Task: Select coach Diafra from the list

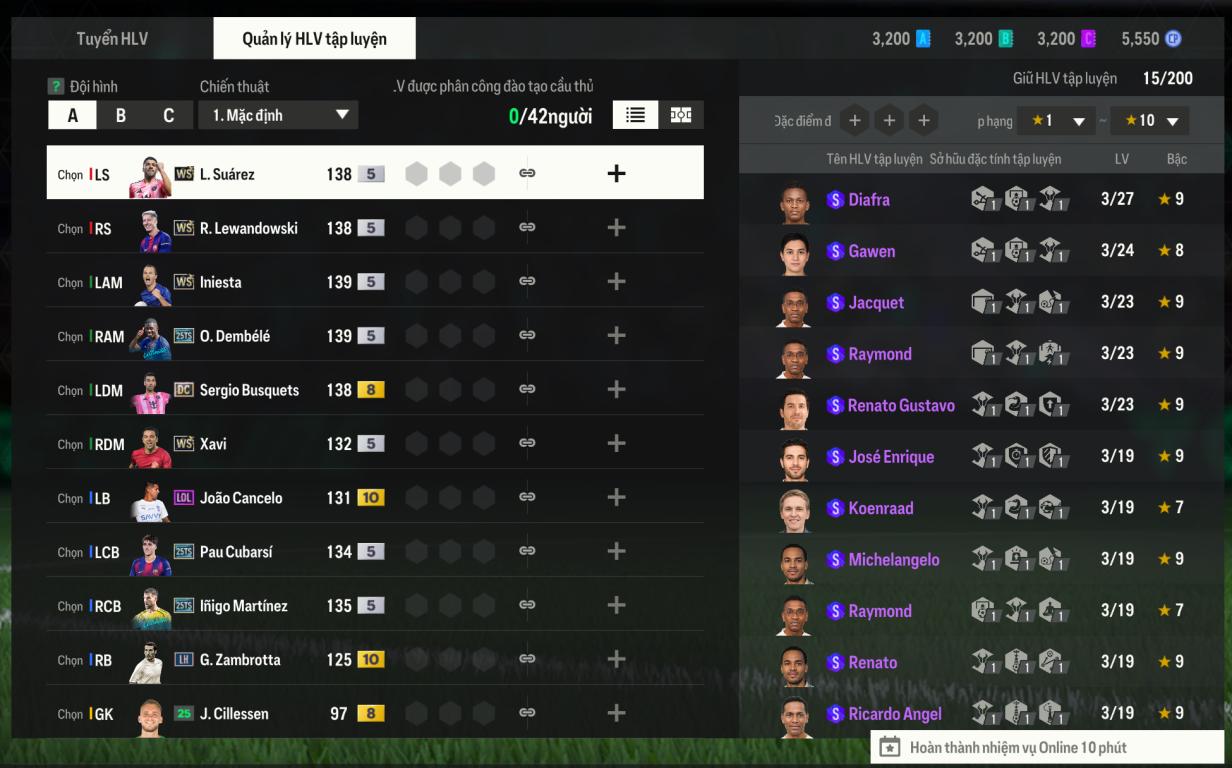Action: tap(868, 199)
